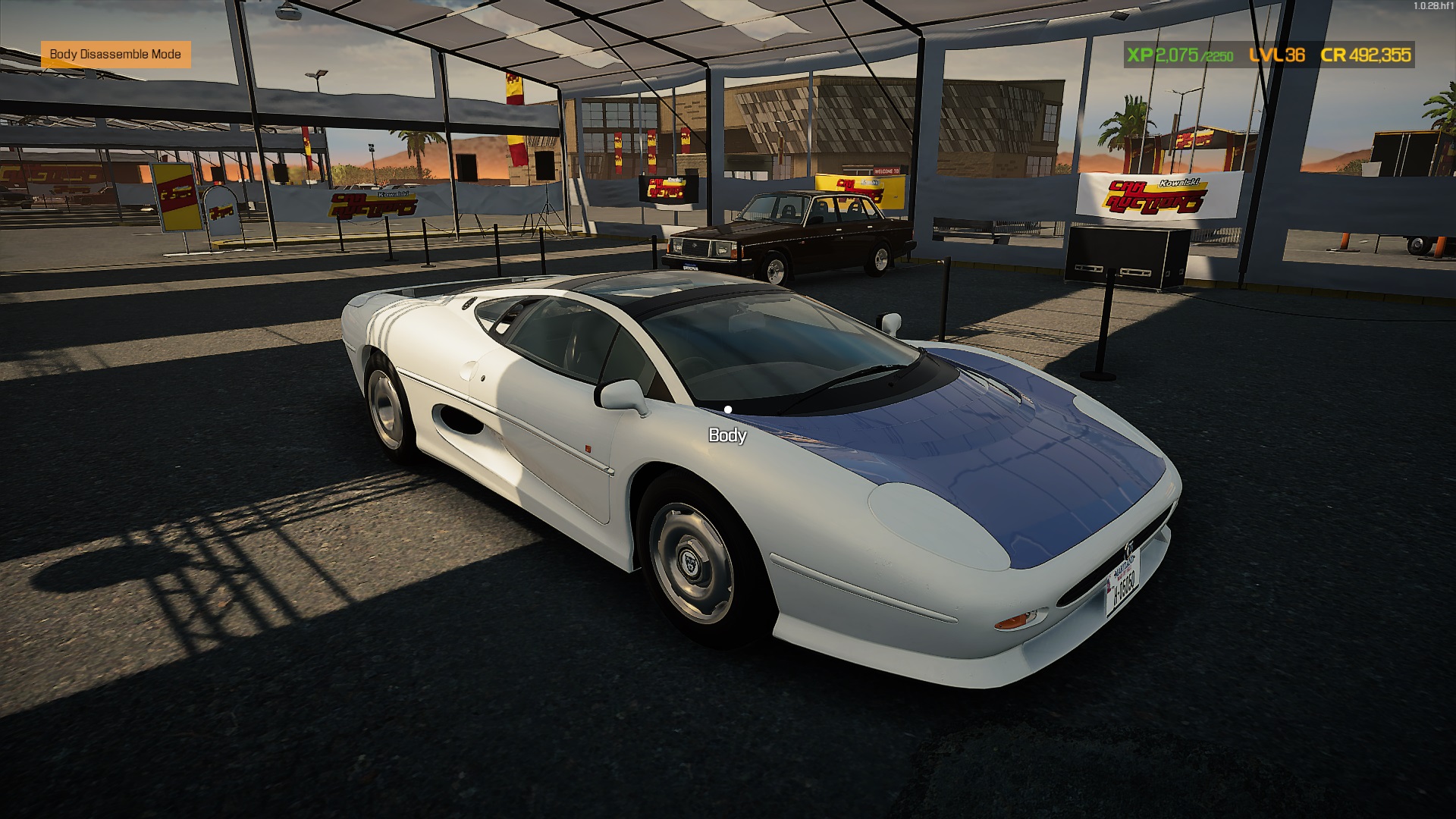Select the highlighted Body part
1456x819 pixels.
[x=726, y=435]
